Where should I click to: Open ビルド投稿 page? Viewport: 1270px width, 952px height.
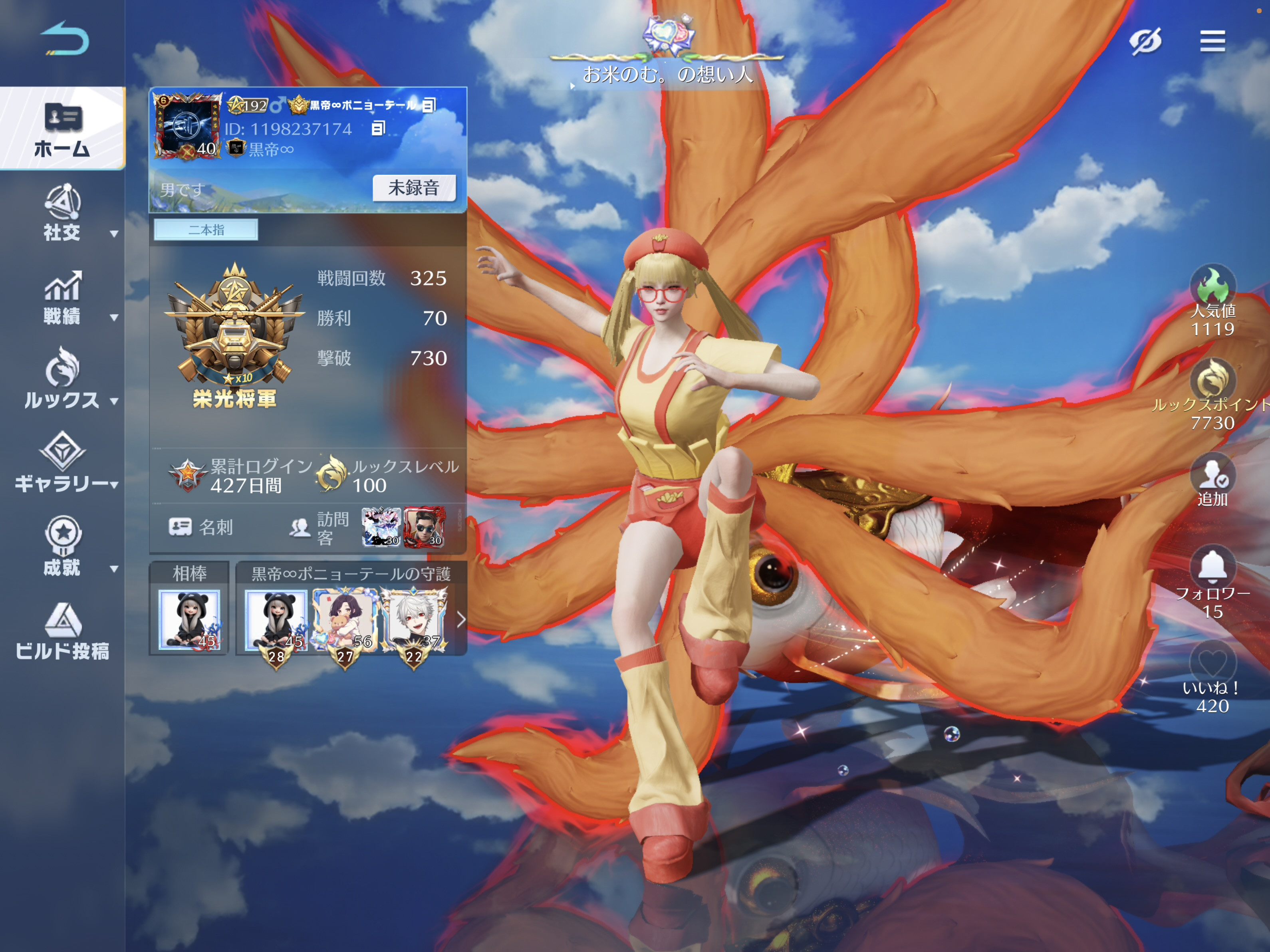[x=62, y=631]
